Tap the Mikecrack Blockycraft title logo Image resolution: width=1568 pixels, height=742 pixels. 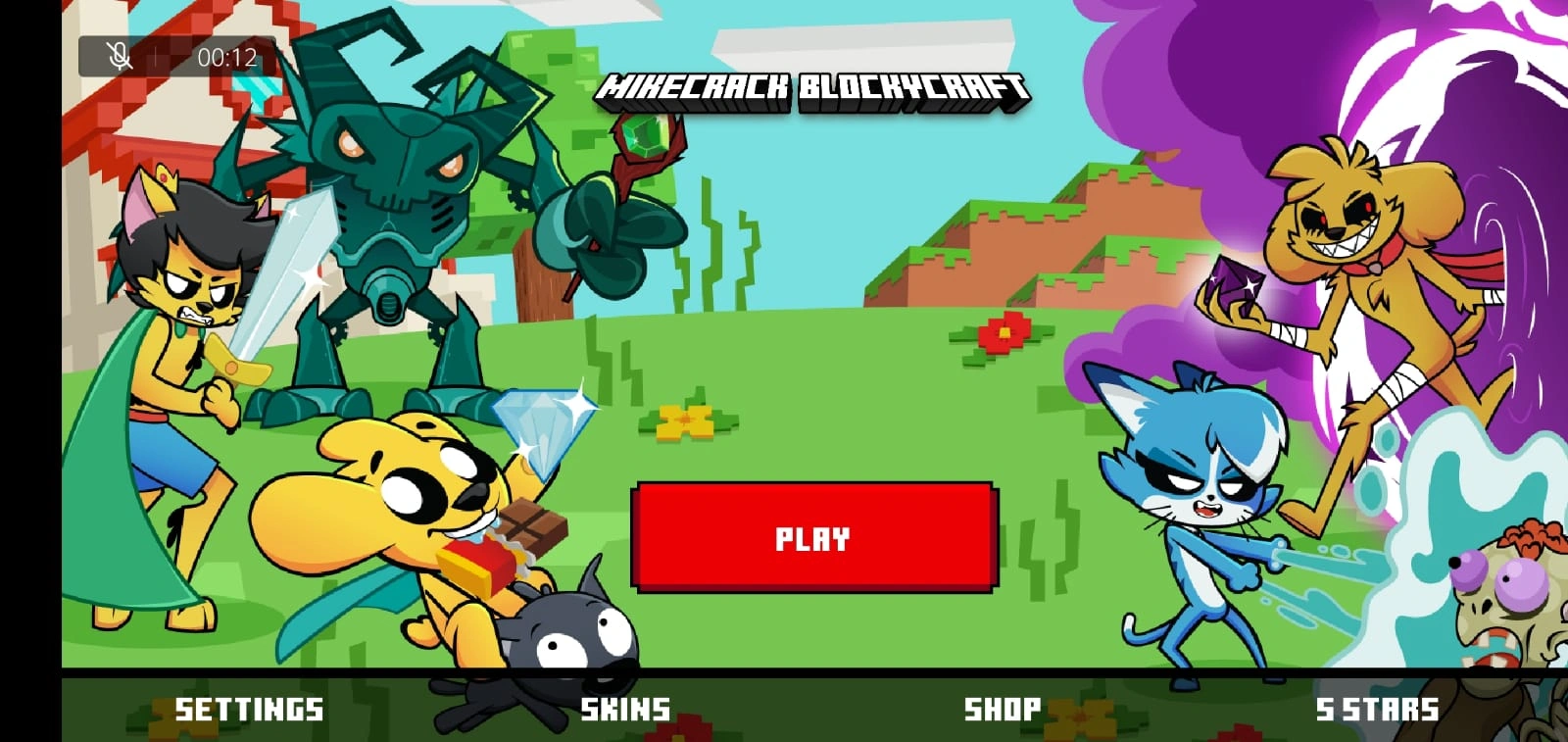[x=816, y=88]
